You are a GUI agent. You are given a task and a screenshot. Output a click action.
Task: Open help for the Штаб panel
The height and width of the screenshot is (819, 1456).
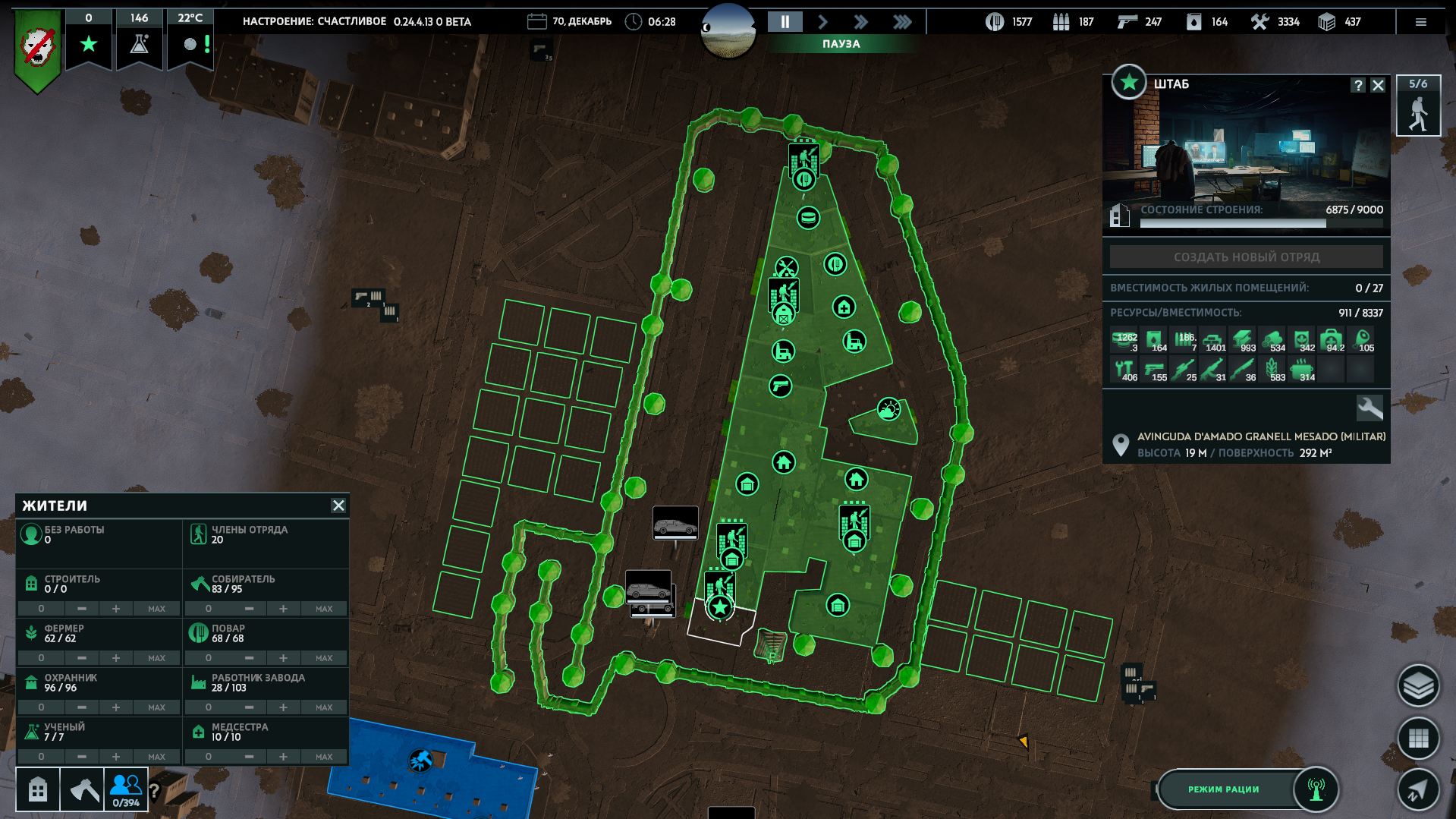pos(1358,85)
